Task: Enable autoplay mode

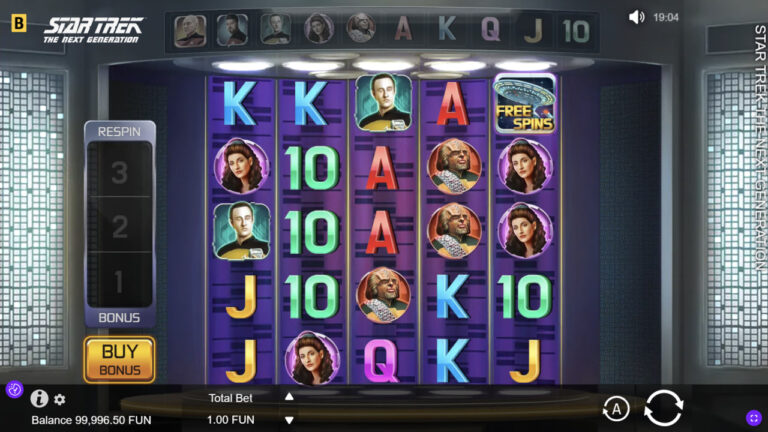Action: (616, 408)
